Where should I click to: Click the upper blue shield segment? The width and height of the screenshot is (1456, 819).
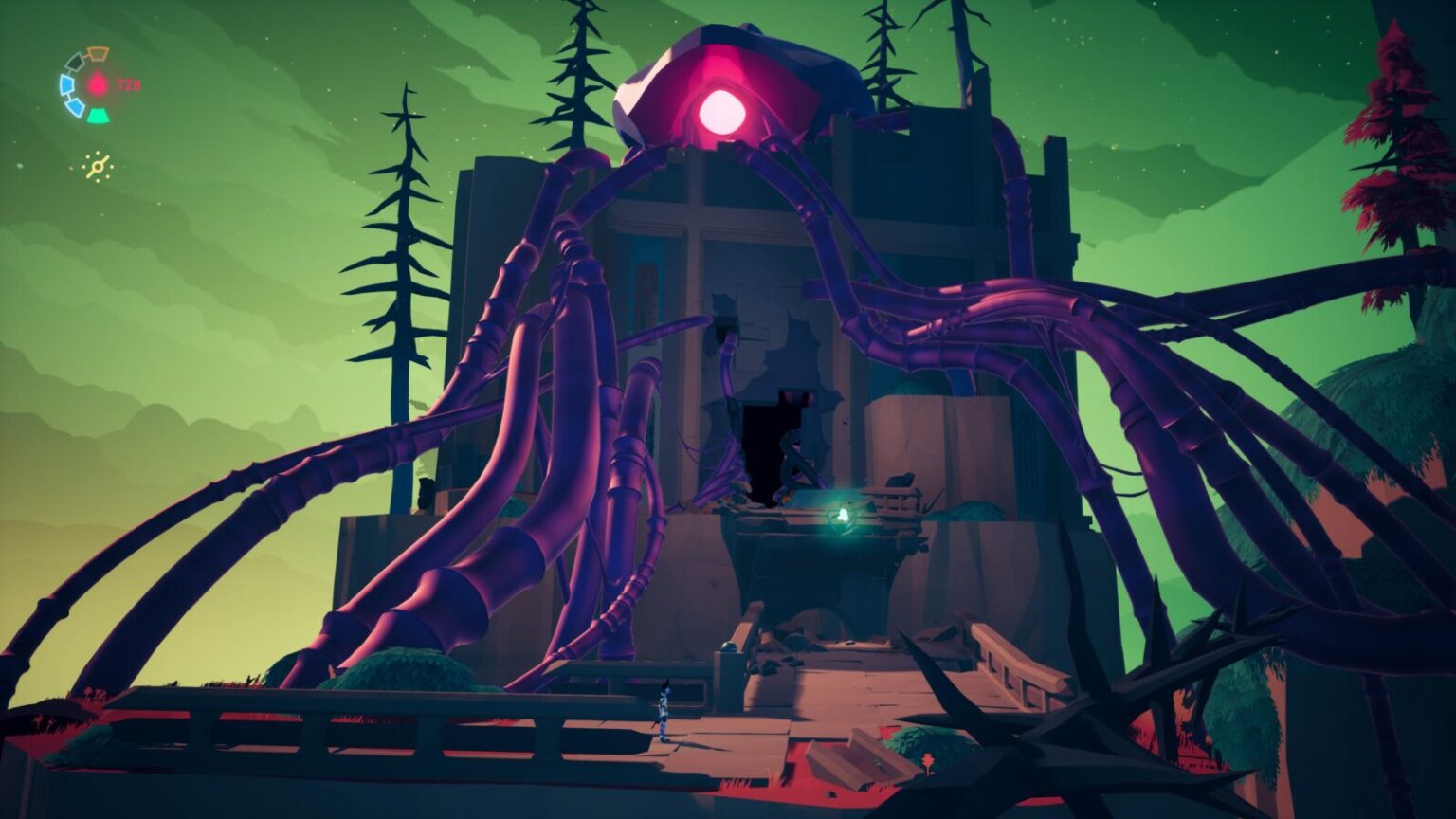point(67,82)
